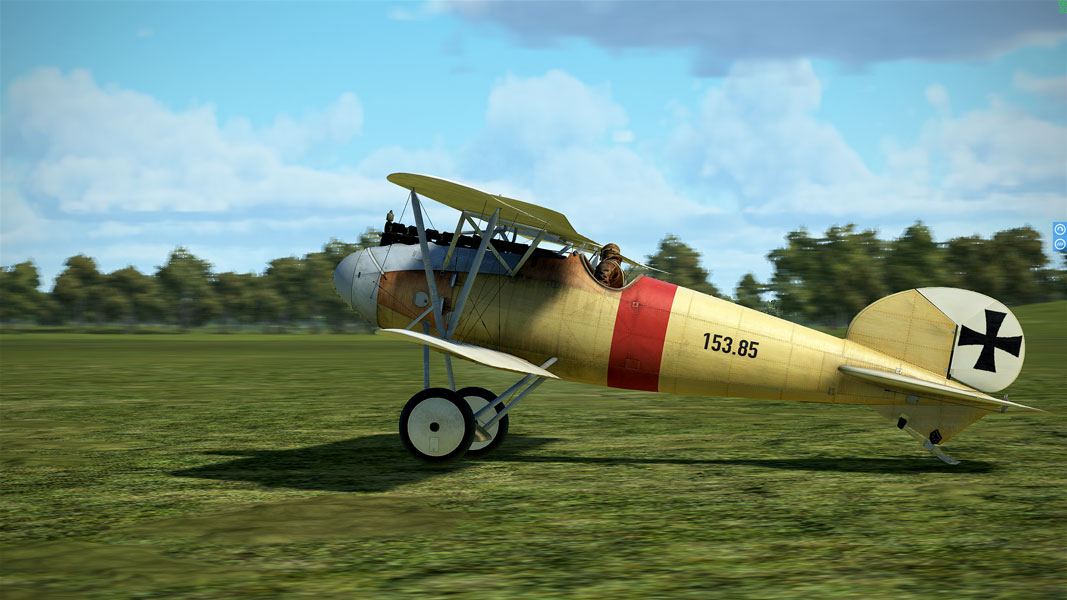Click the lower circular wavy-line icon on blue widget
The width and height of the screenshot is (1067, 600).
point(1060,243)
